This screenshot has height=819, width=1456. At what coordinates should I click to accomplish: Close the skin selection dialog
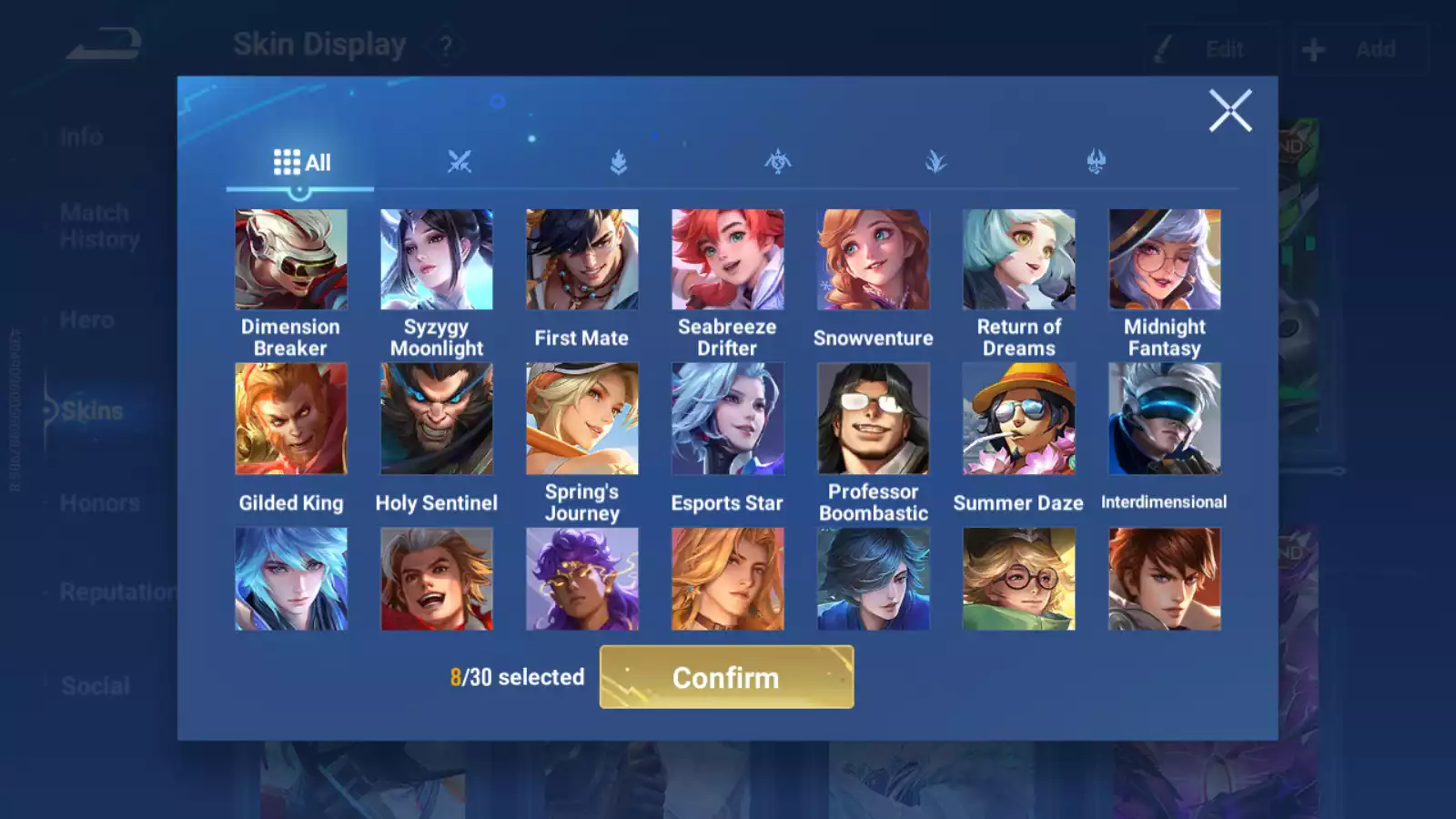click(1231, 110)
